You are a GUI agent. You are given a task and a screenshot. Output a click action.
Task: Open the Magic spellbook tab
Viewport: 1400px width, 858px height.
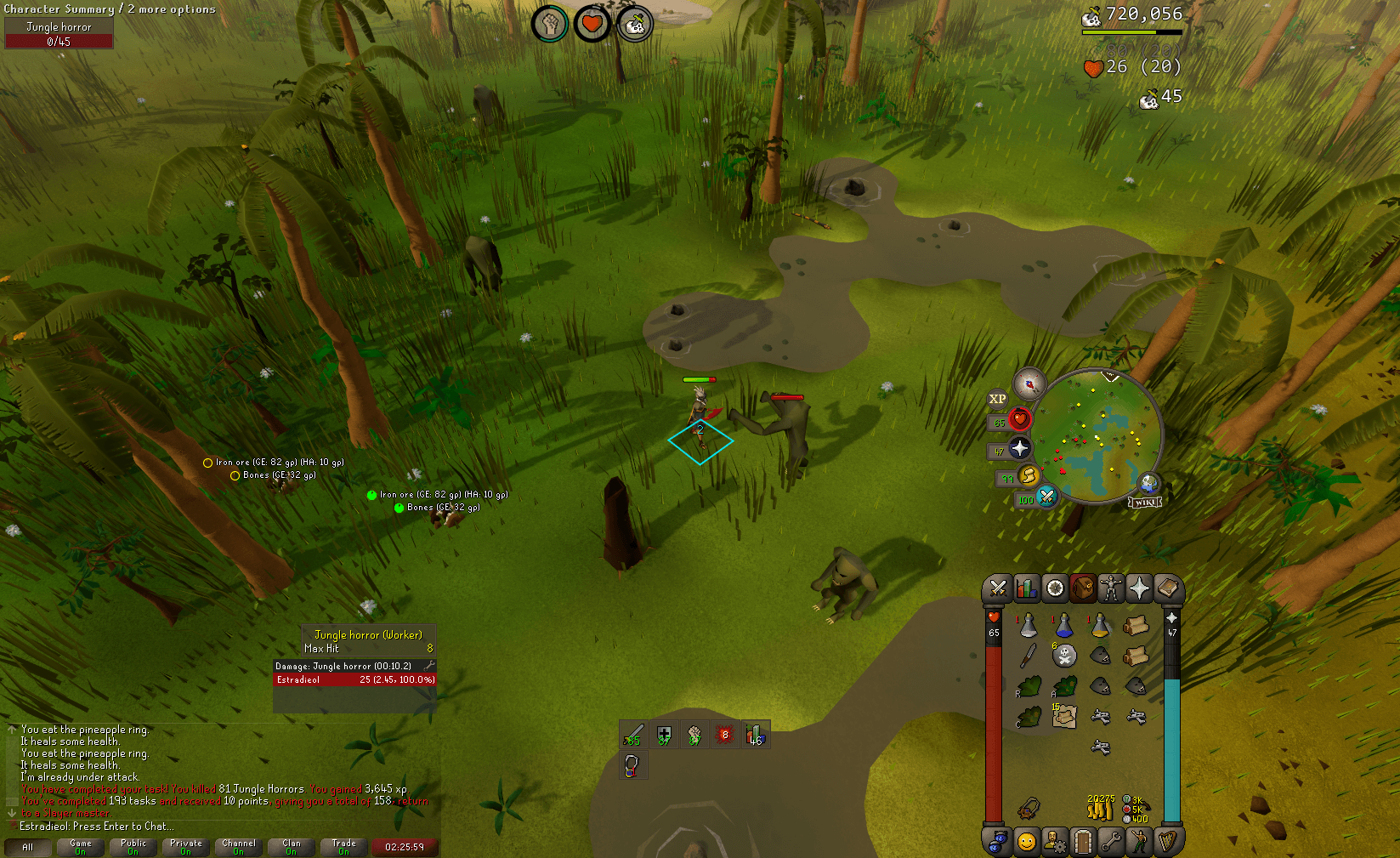click(x=1170, y=588)
